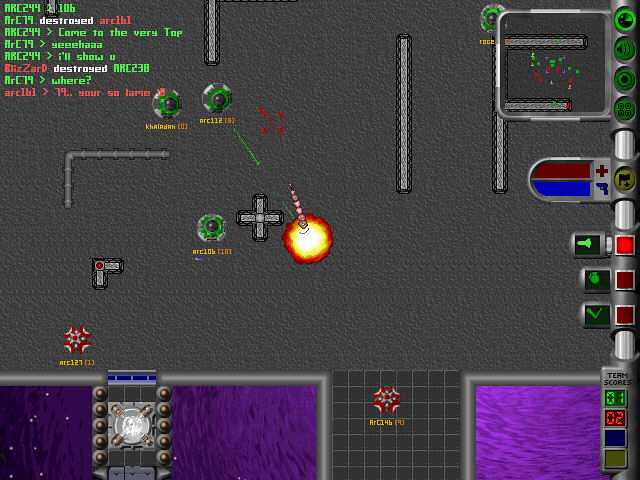
Task: Select the green V-shaped weapon slot
Action: pos(593,314)
